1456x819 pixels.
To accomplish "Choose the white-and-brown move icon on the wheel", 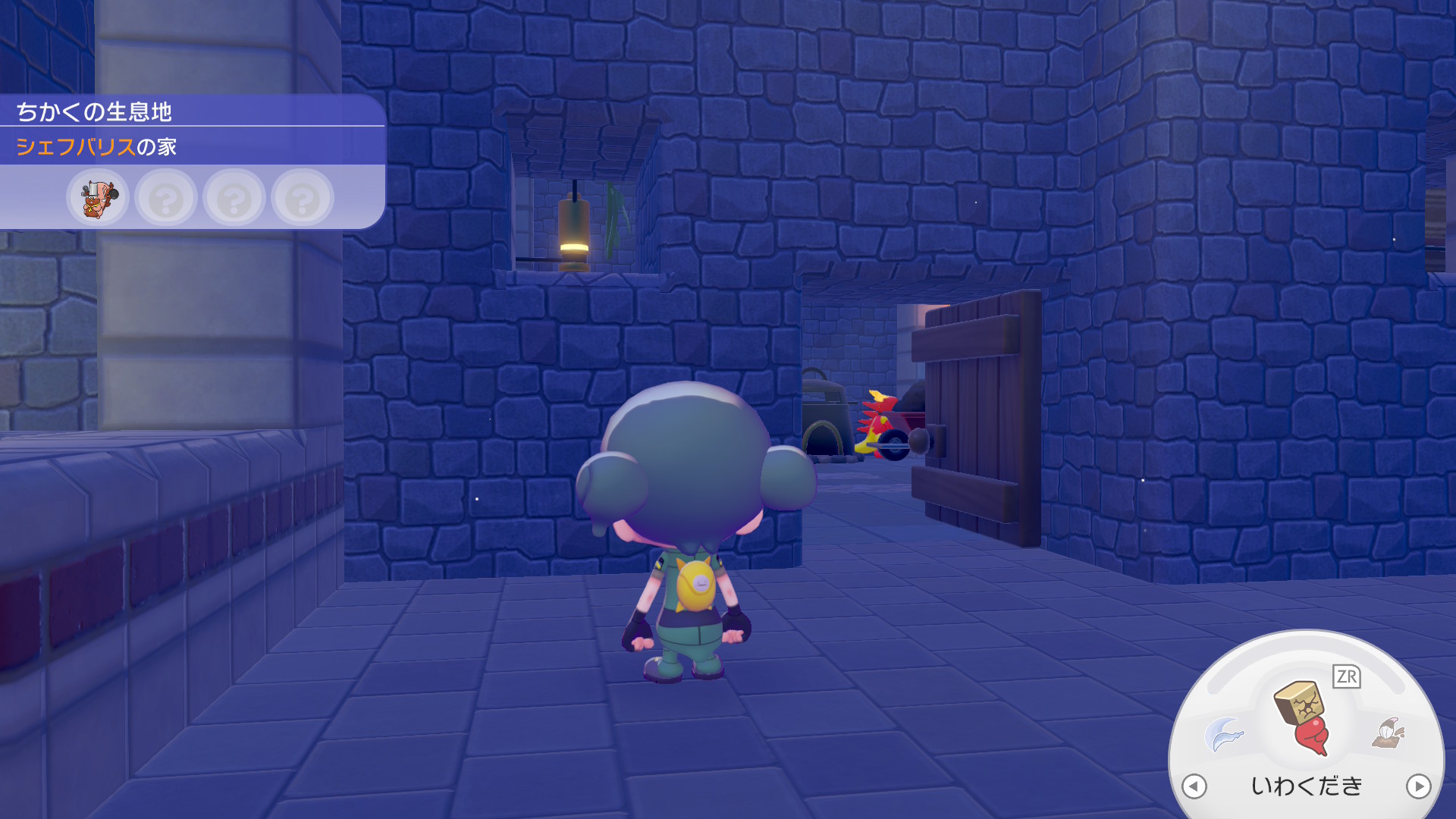I will coord(1389,733).
